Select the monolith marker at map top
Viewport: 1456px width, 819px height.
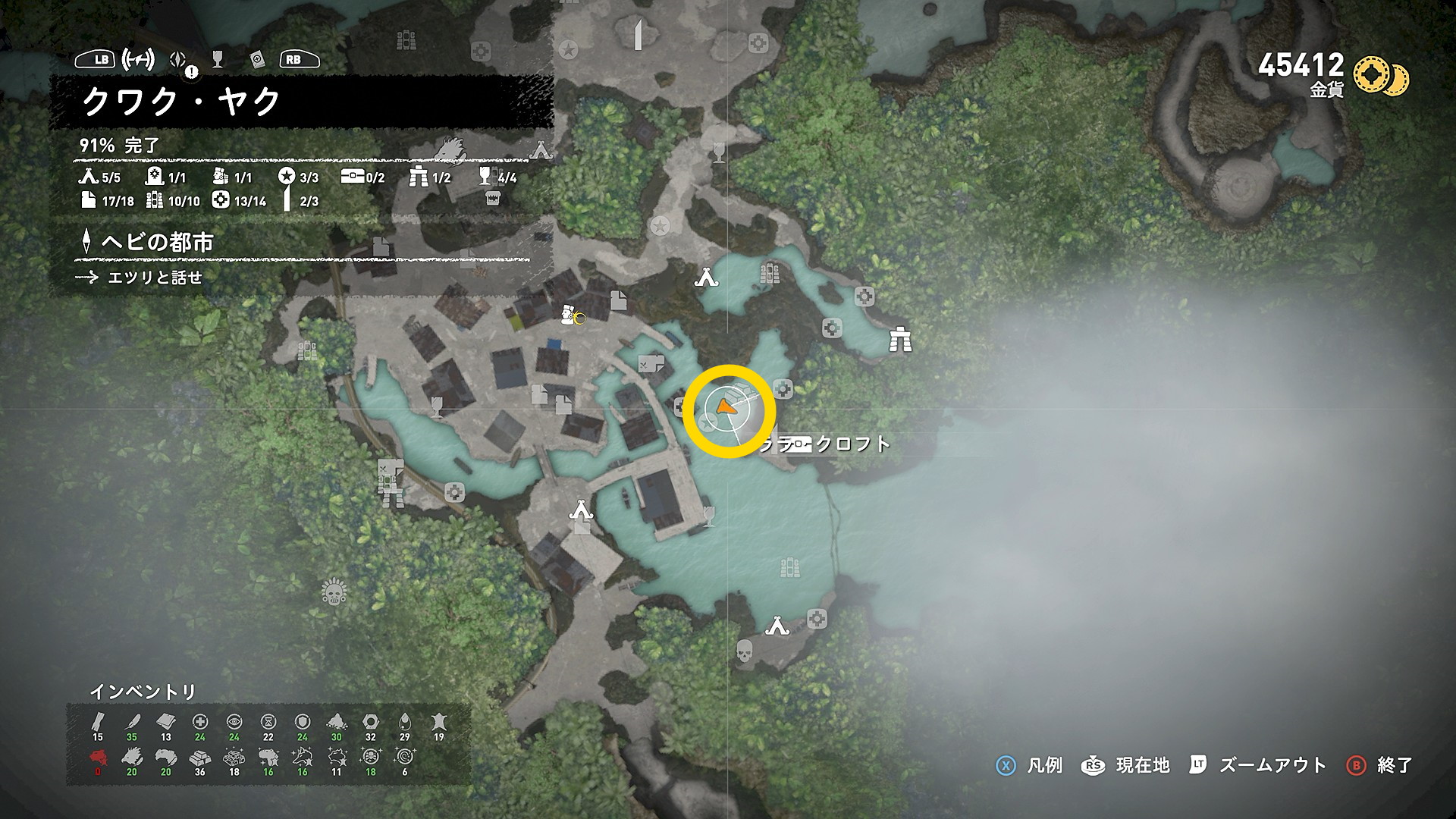(x=638, y=35)
